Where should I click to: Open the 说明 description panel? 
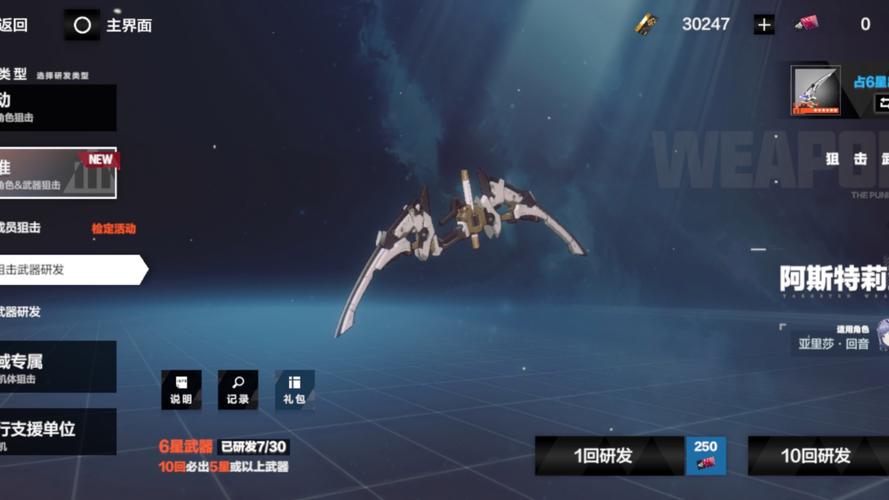(181, 389)
